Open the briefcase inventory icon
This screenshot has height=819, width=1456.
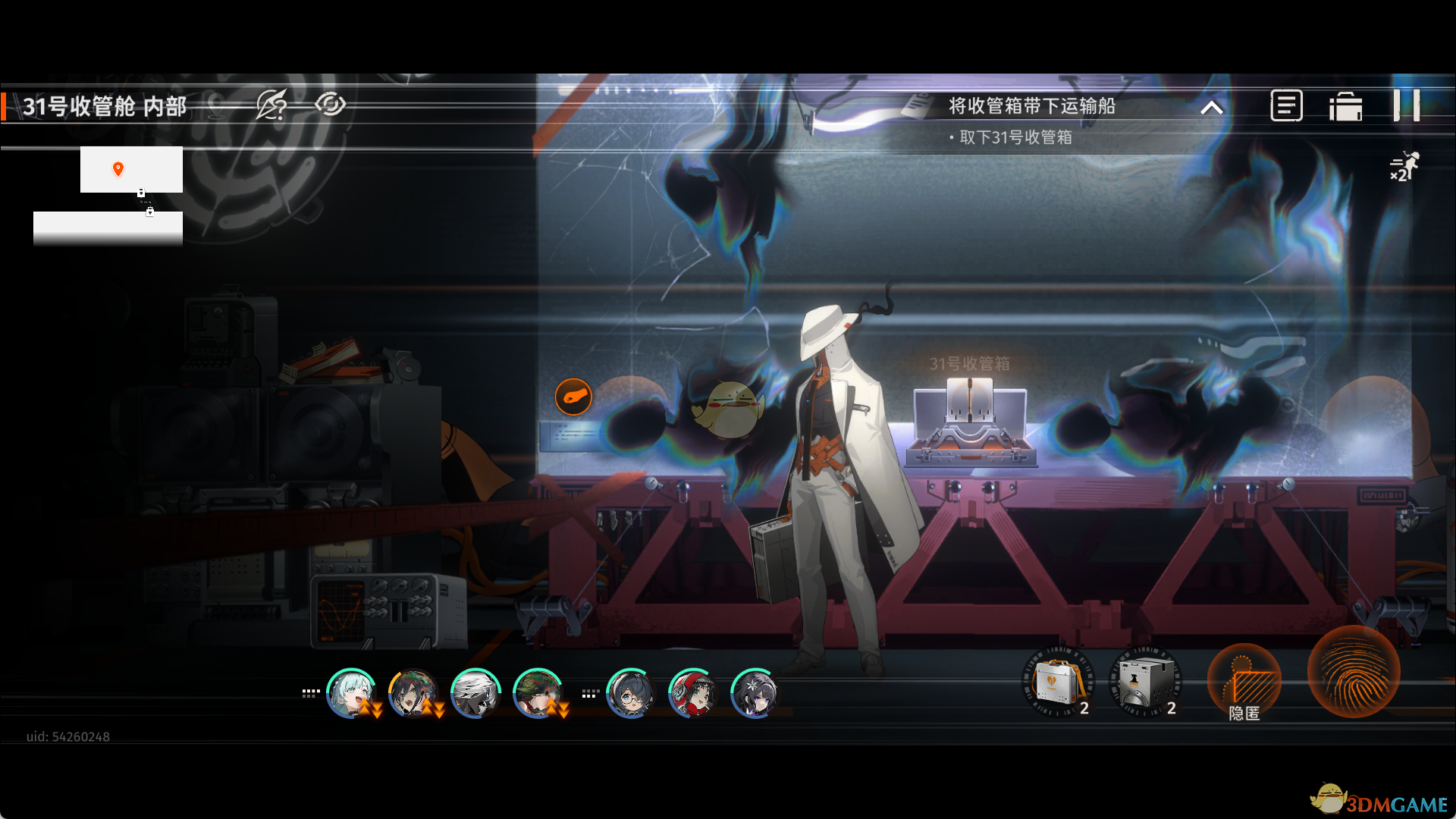[x=1346, y=106]
